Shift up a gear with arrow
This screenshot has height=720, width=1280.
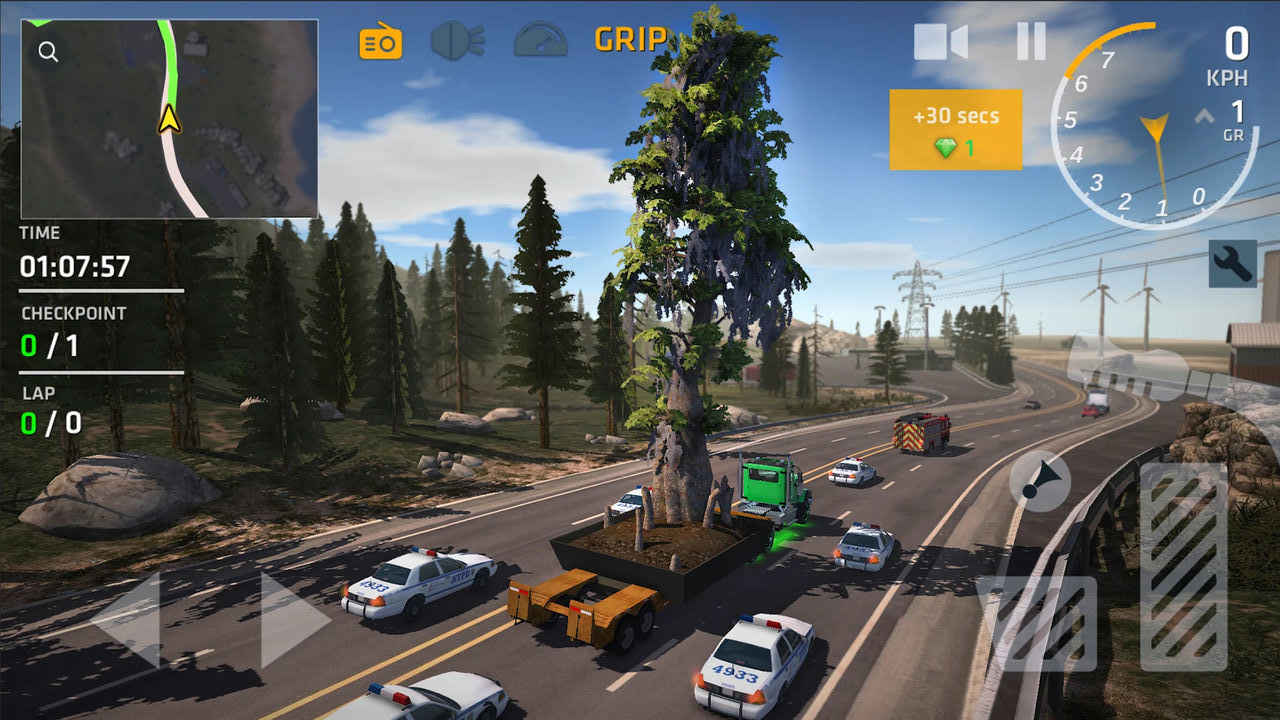point(1204,116)
